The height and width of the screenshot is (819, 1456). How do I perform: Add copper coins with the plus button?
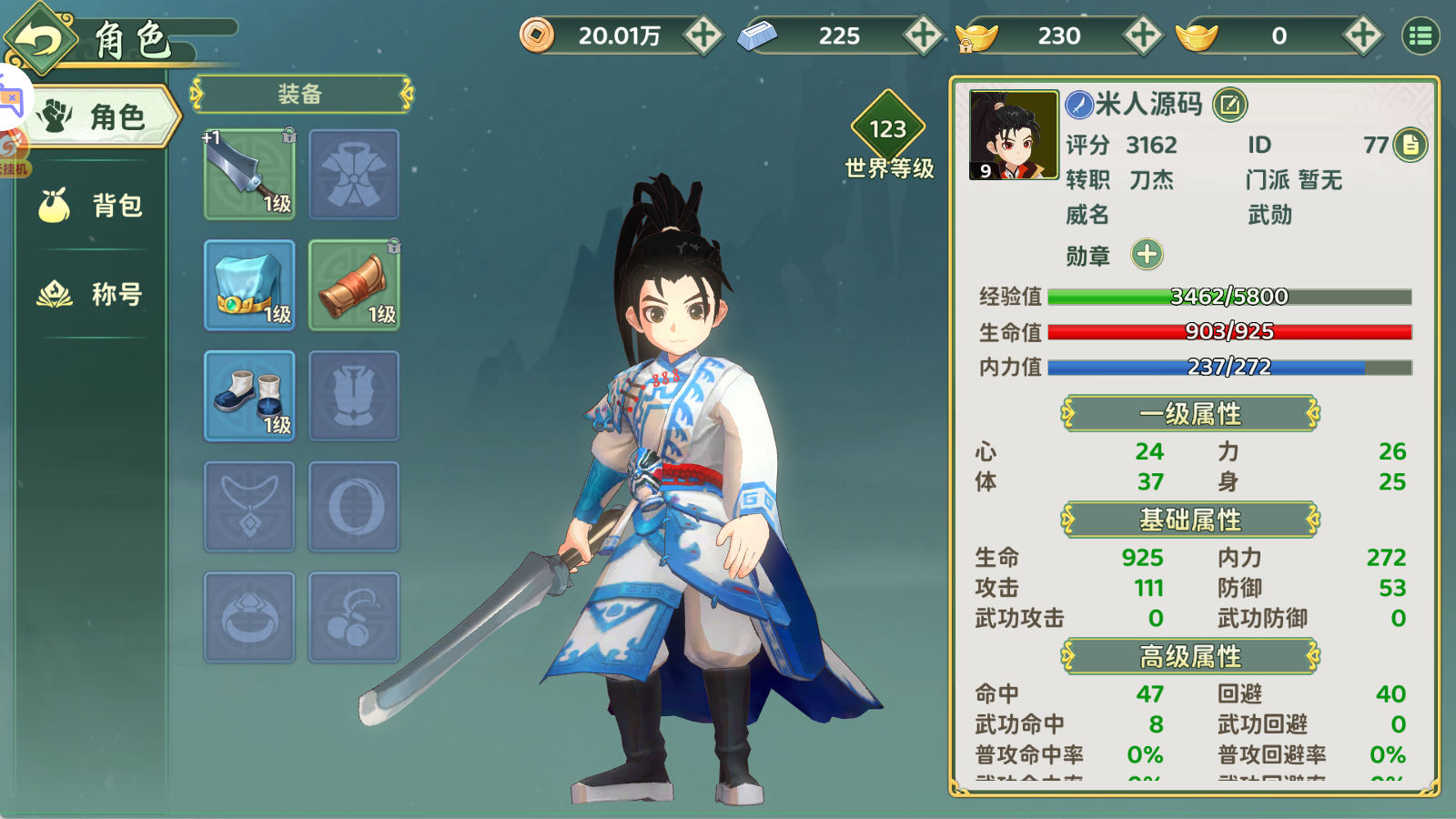pyautogui.click(x=703, y=35)
